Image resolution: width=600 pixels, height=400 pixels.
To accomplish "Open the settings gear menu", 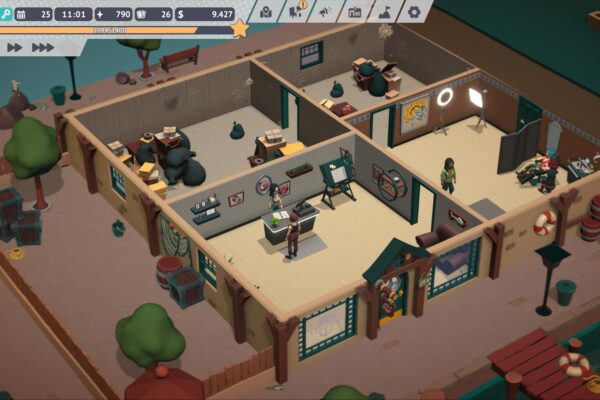I will [415, 12].
